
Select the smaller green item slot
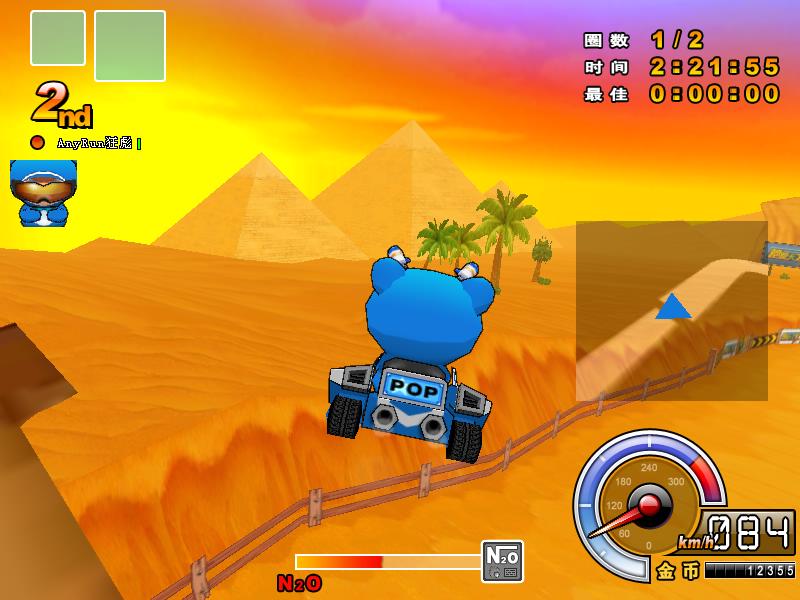coord(58,38)
